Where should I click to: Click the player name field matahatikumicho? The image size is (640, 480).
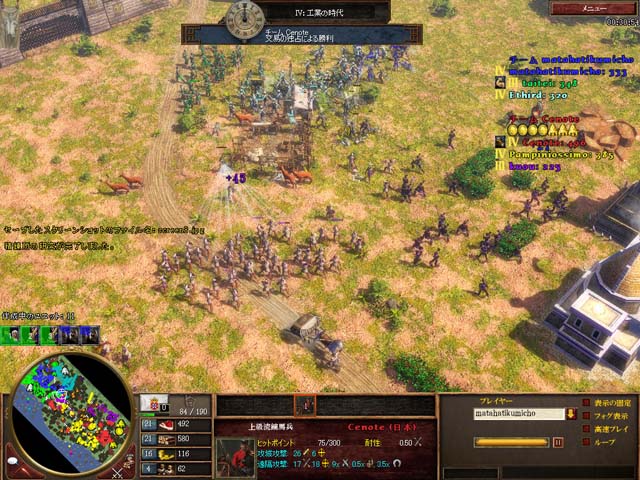pos(518,413)
